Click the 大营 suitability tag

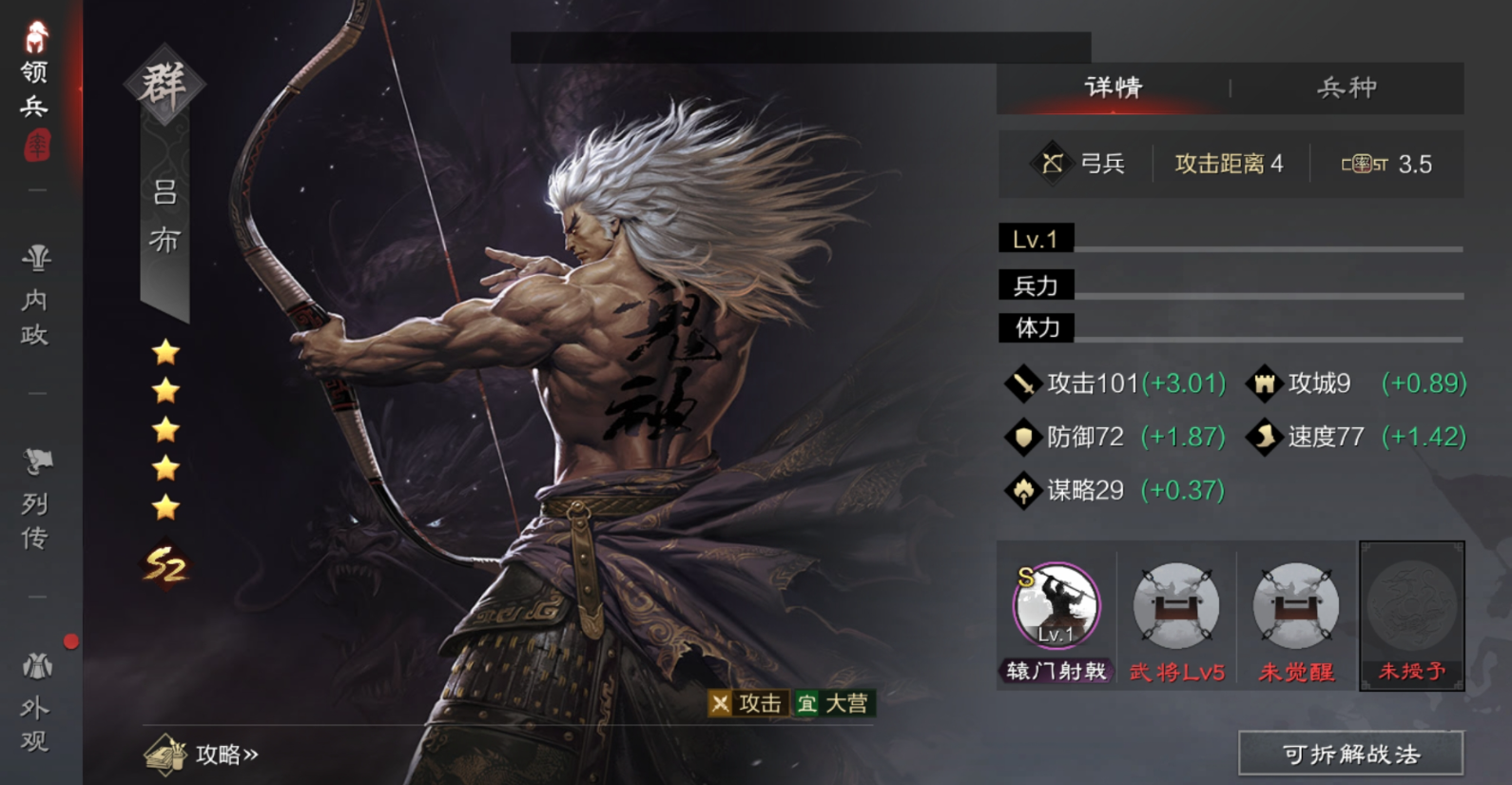pos(833,703)
